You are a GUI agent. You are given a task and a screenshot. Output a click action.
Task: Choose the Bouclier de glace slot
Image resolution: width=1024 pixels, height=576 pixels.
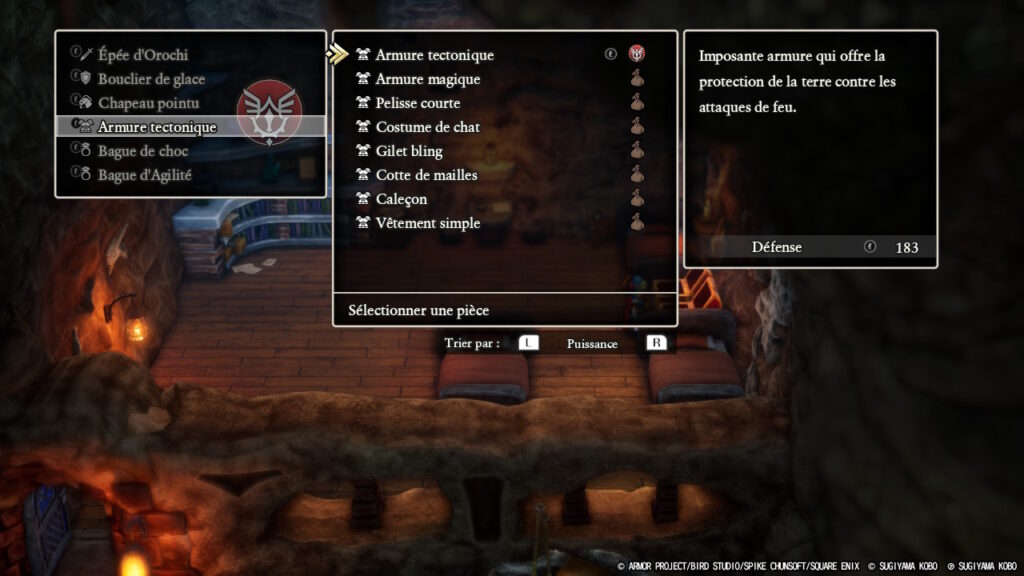tap(150, 79)
